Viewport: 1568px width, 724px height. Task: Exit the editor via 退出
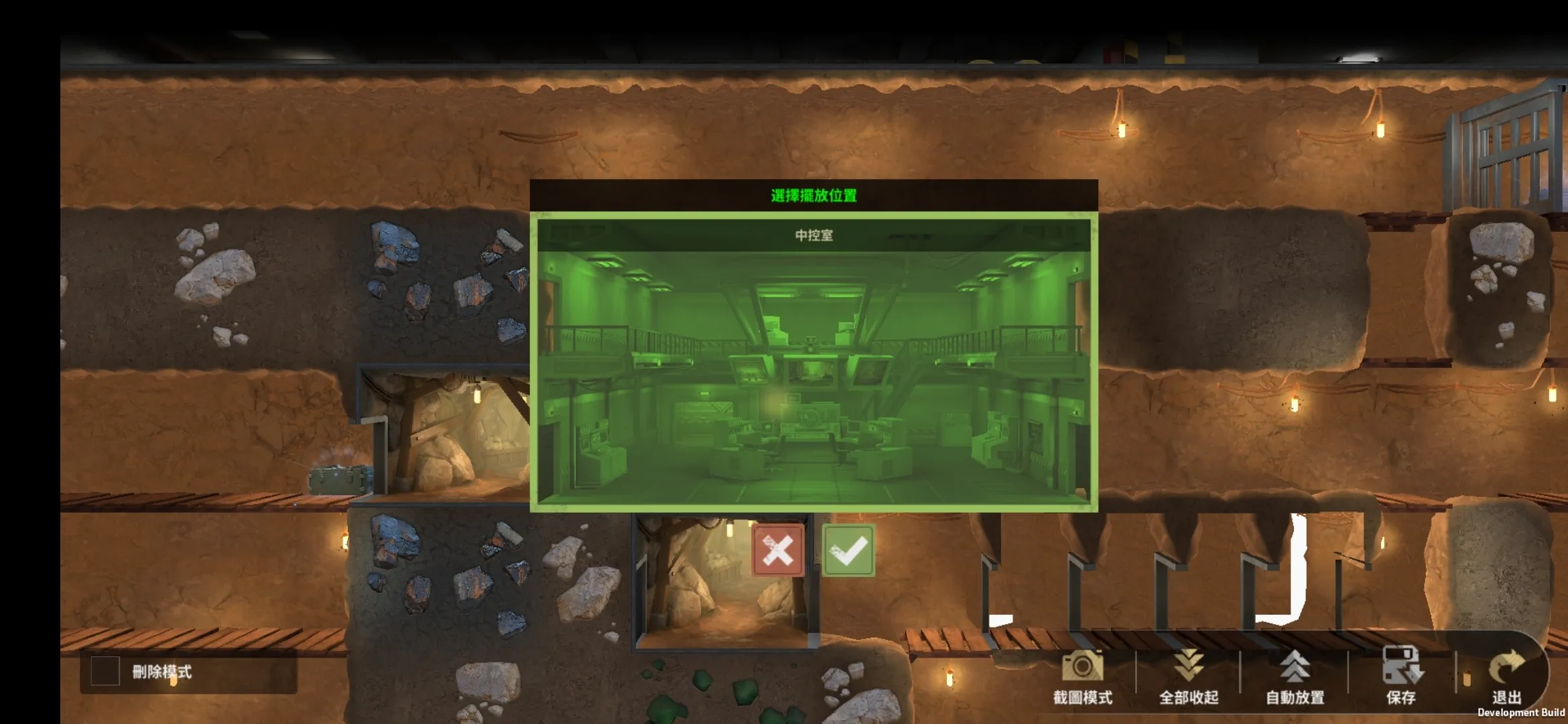pos(1506,676)
